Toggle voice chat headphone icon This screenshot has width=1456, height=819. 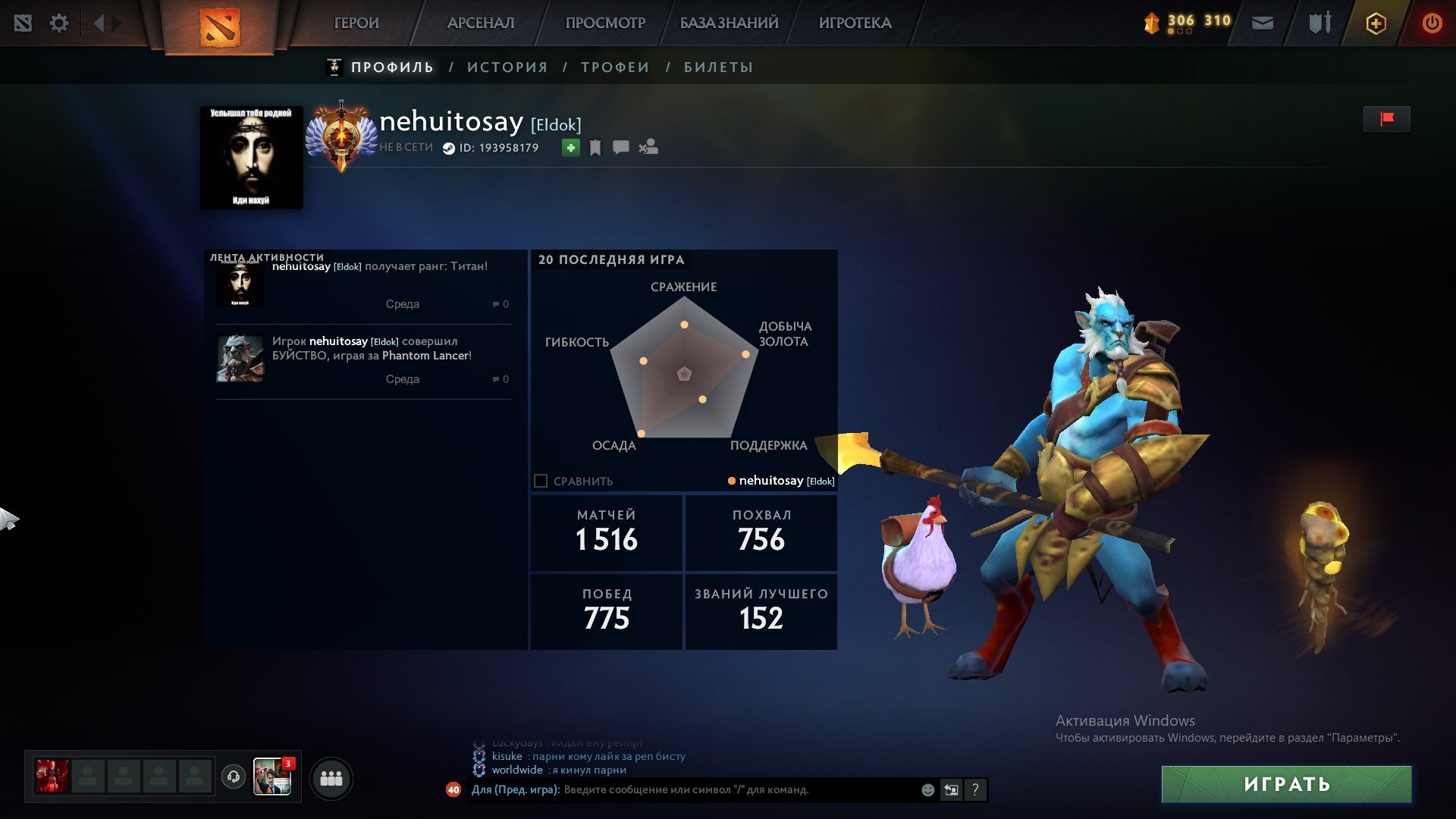point(234,778)
